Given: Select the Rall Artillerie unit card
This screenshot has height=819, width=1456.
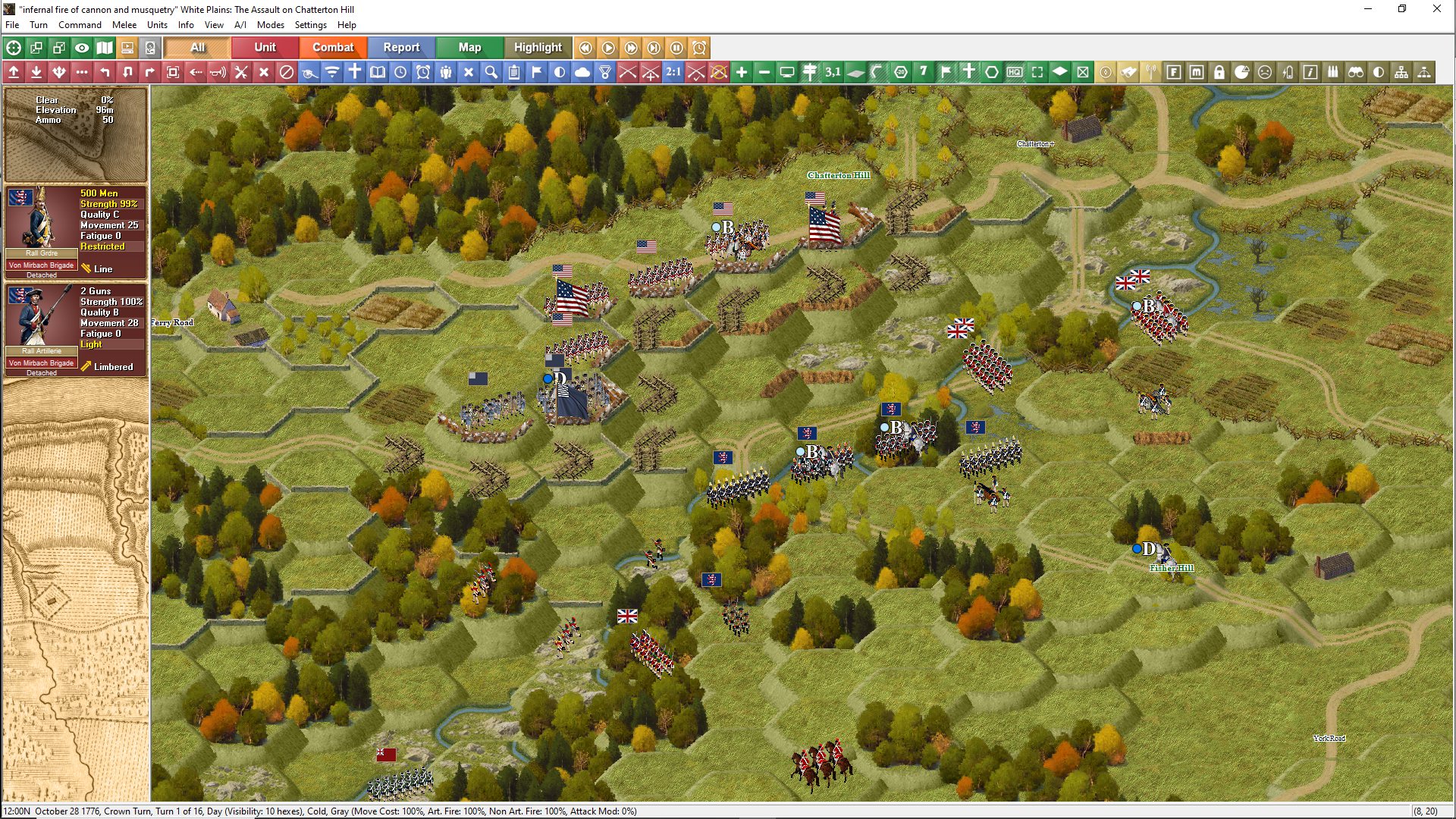Looking at the screenshot, I should click(x=75, y=329).
